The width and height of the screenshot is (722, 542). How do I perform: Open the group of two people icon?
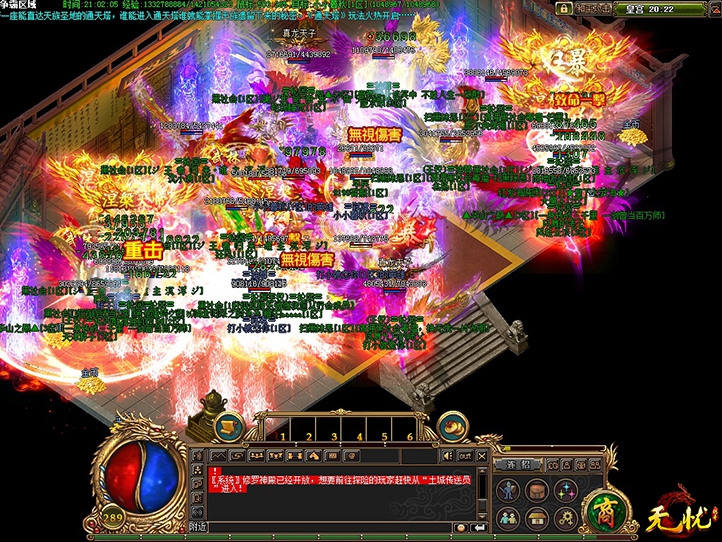(508, 519)
